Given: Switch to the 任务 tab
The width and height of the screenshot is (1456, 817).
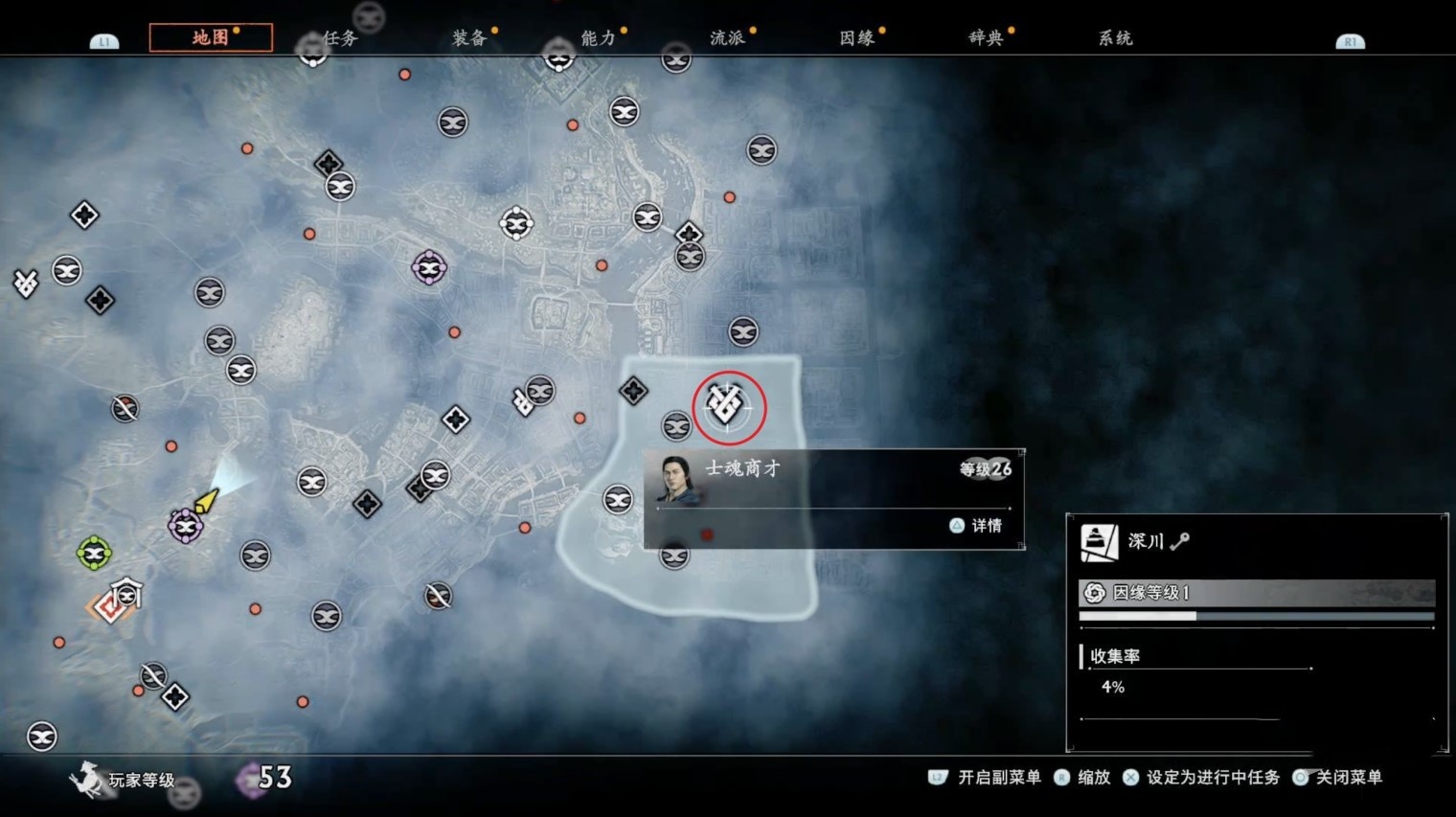Looking at the screenshot, I should 340,38.
